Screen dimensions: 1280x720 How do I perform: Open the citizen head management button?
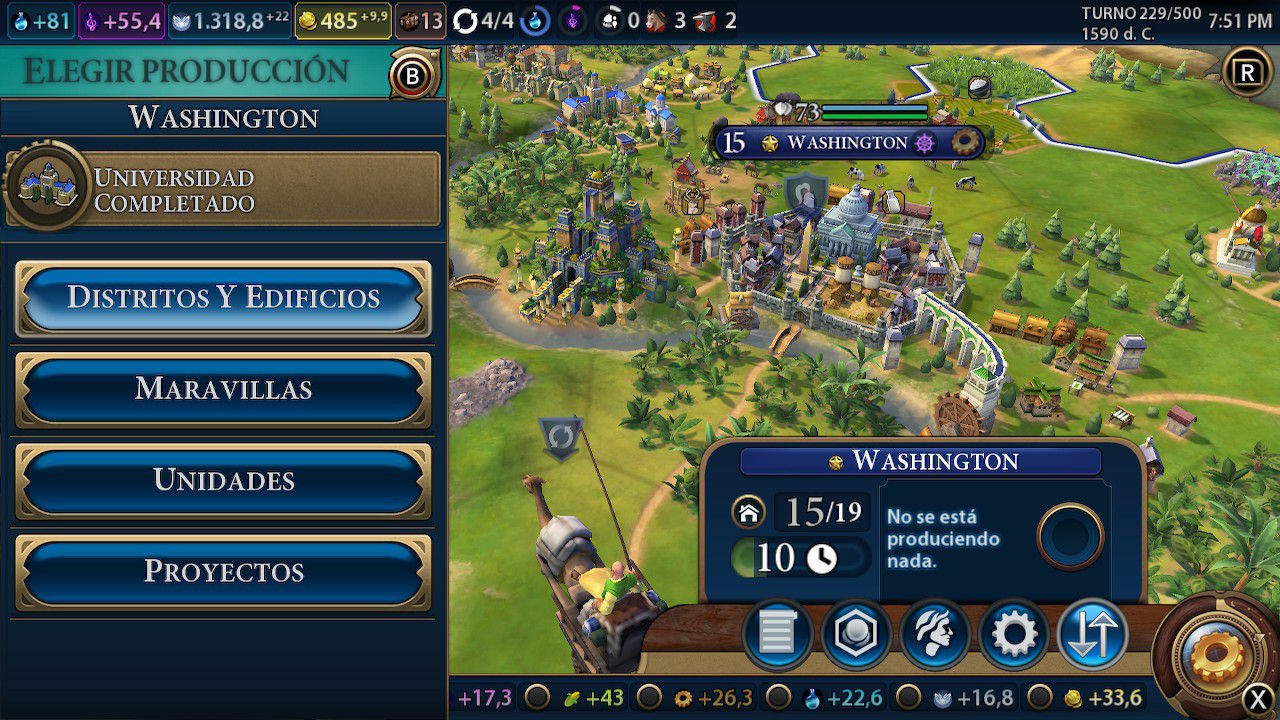click(x=934, y=634)
